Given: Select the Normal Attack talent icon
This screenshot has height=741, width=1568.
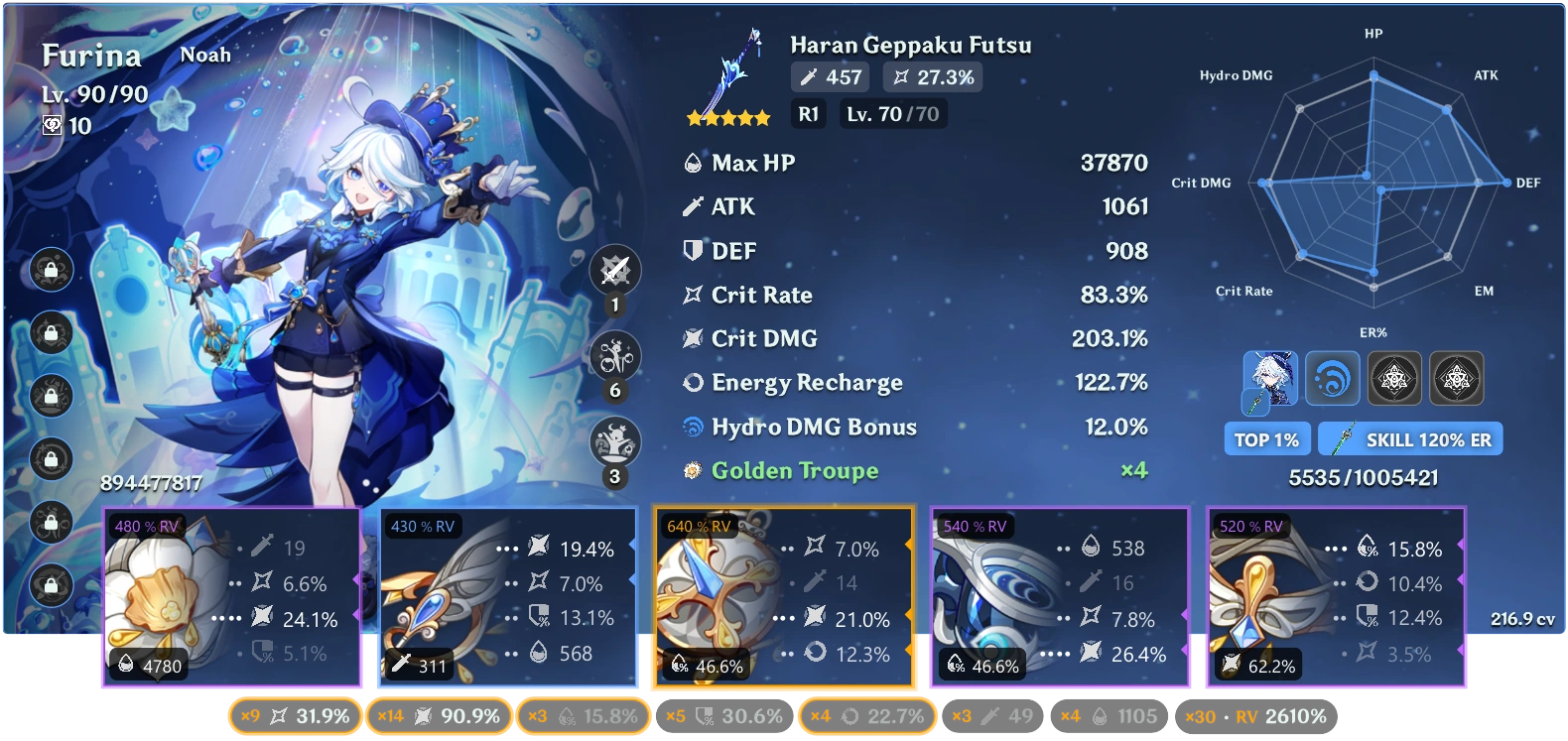Looking at the screenshot, I should [615, 270].
